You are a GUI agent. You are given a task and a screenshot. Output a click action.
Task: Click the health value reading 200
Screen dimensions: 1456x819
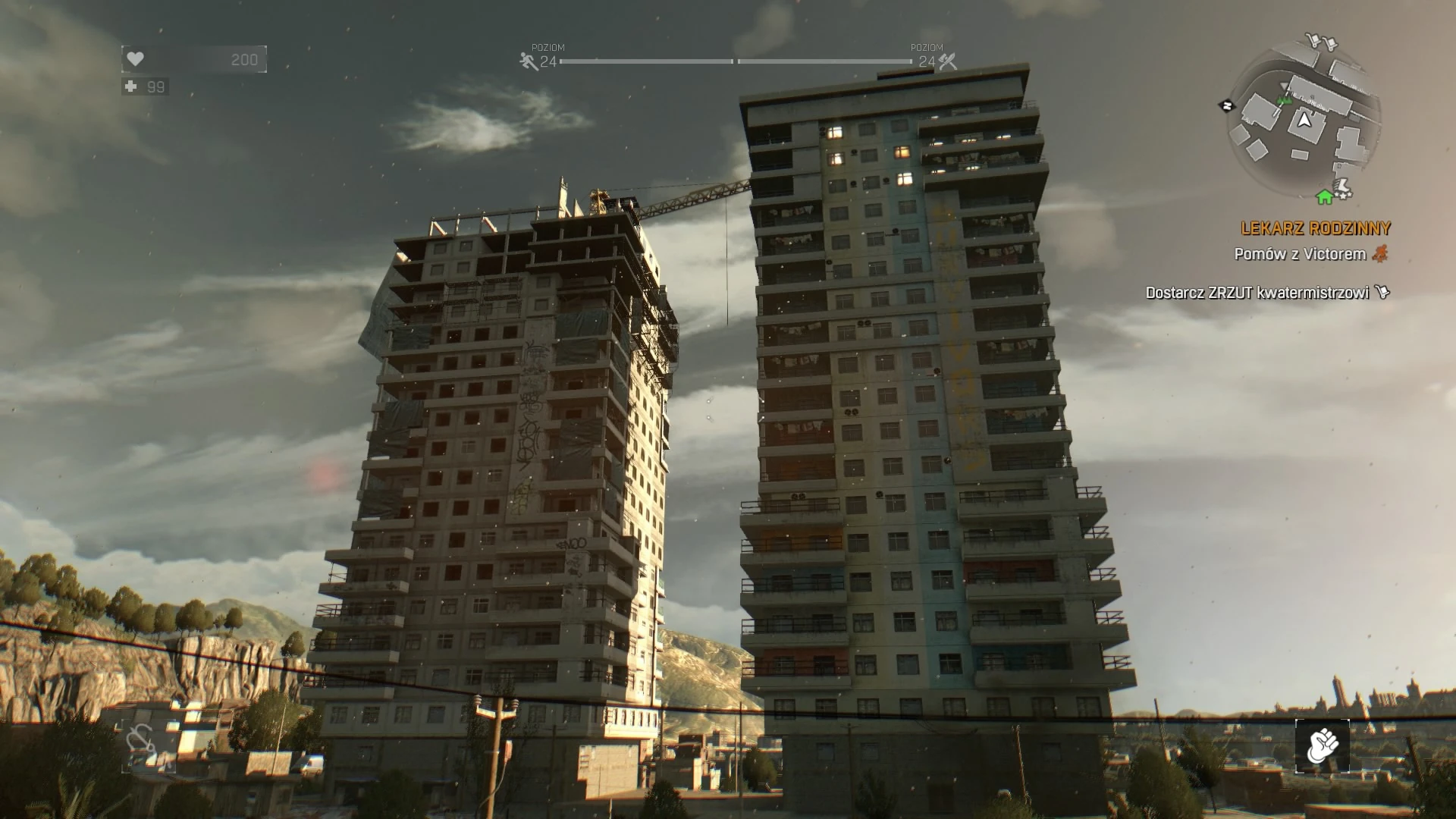243,59
